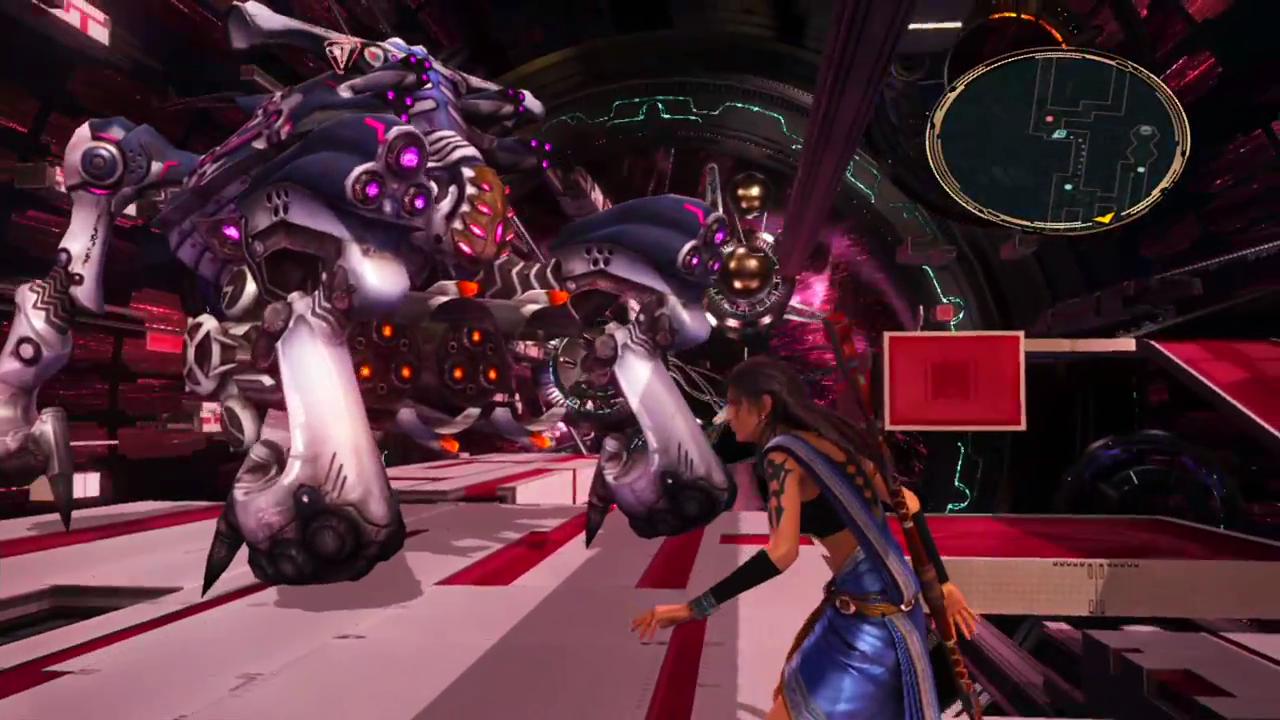Image resolution: width=1280 pixels, height=720 pixels.
Task: Open the oval minimap
Action: (x=1058, y=139)
